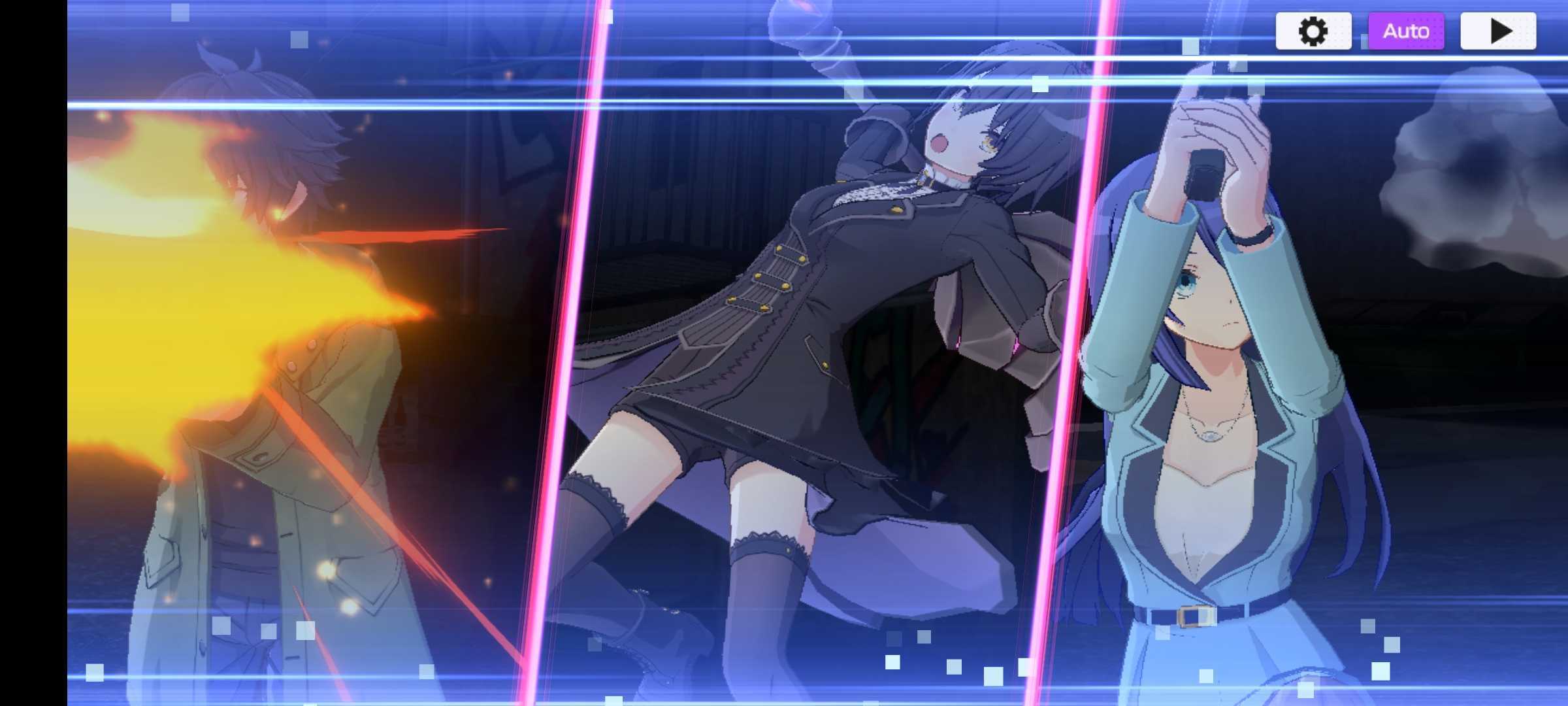Disable the purple Auto playback toggle

pyautogui.click(x=1406, y=30)
